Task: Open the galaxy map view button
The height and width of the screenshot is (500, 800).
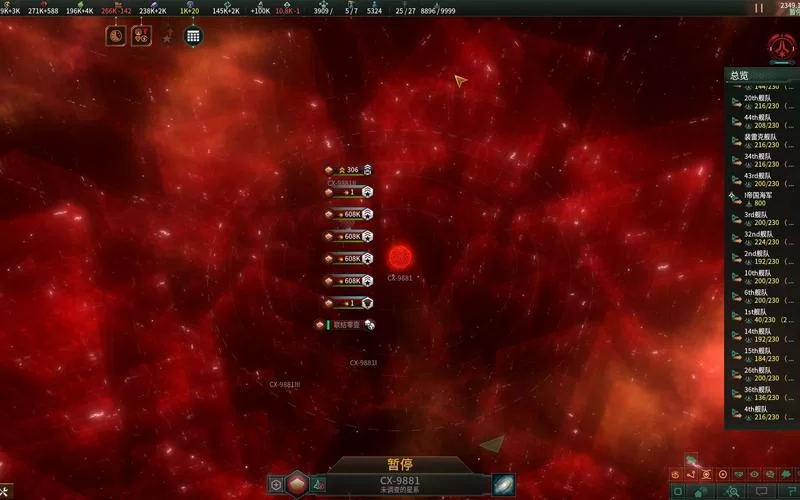Action: coord(503,485)
